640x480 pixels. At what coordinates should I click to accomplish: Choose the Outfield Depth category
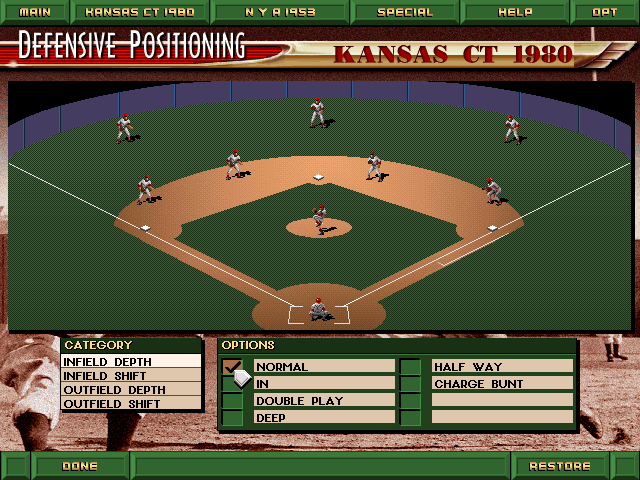pos(131,390)
